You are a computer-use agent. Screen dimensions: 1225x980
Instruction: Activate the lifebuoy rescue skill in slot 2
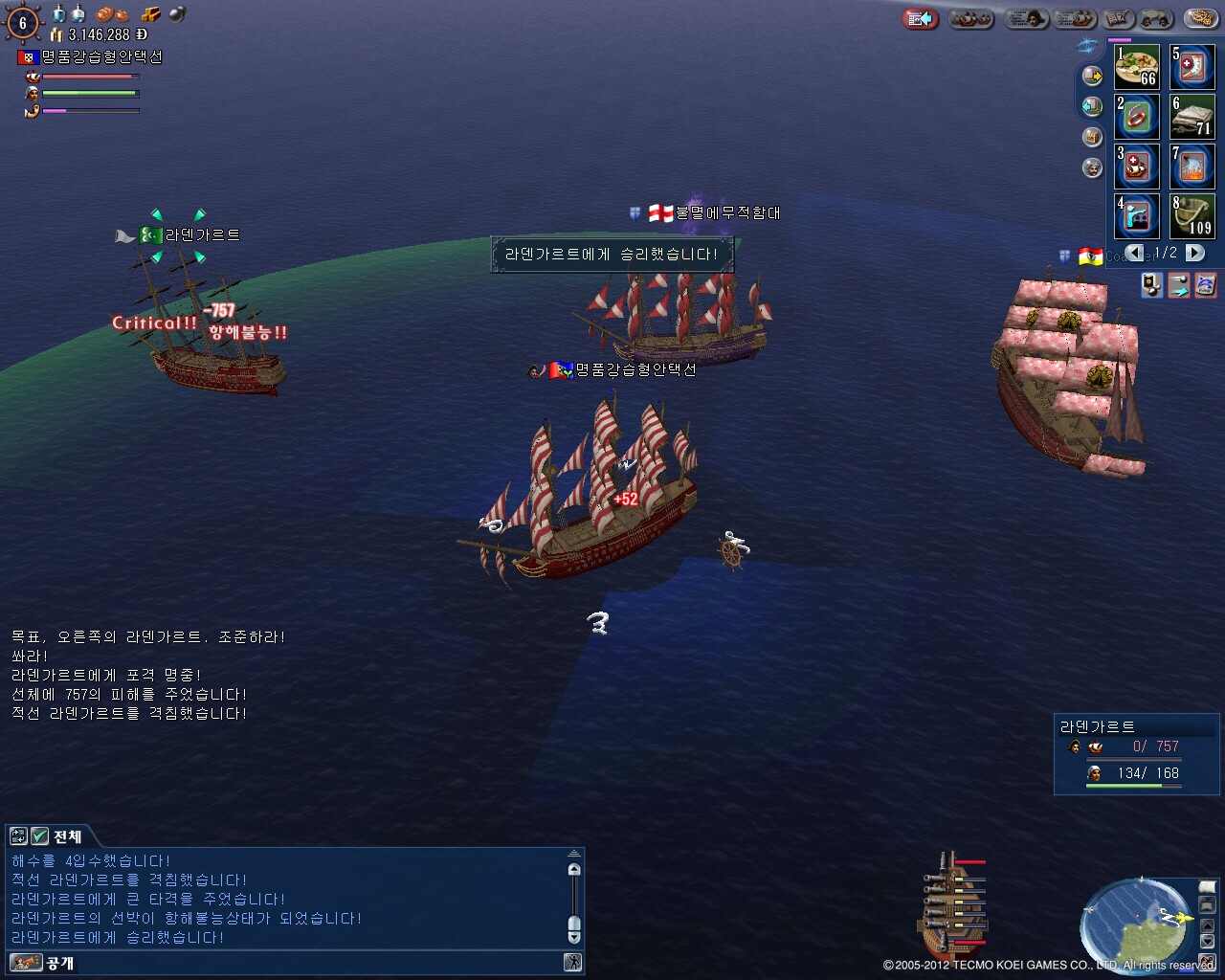coord(1137,117)
